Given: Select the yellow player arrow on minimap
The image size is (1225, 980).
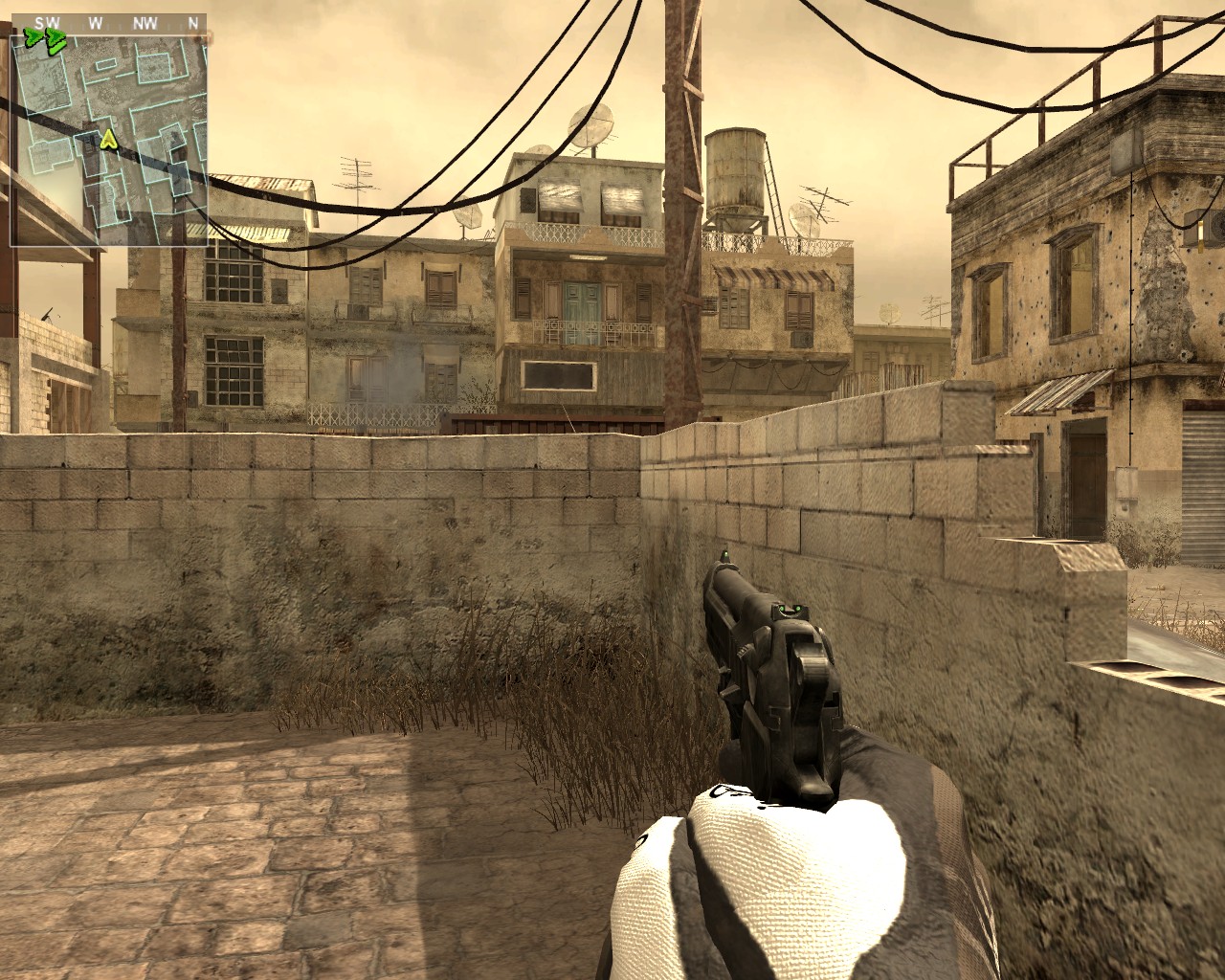Looking at the screenshot, I should tap(108, 141).
